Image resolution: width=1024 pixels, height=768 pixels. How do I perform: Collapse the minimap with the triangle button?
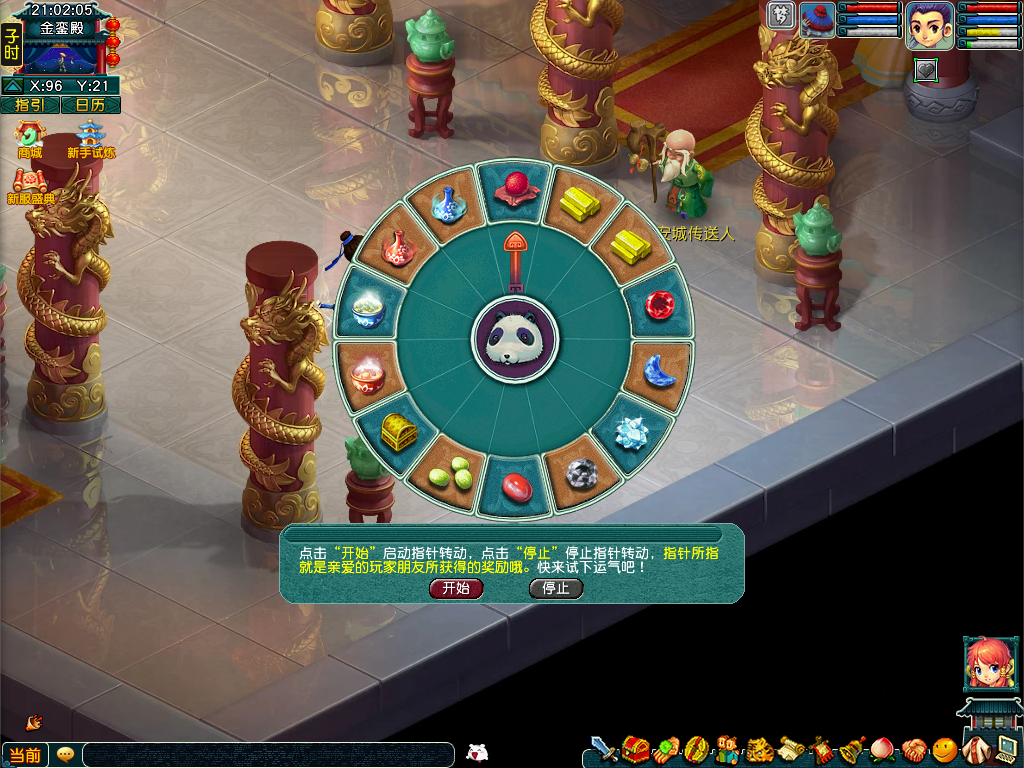[x=13, y=86]
